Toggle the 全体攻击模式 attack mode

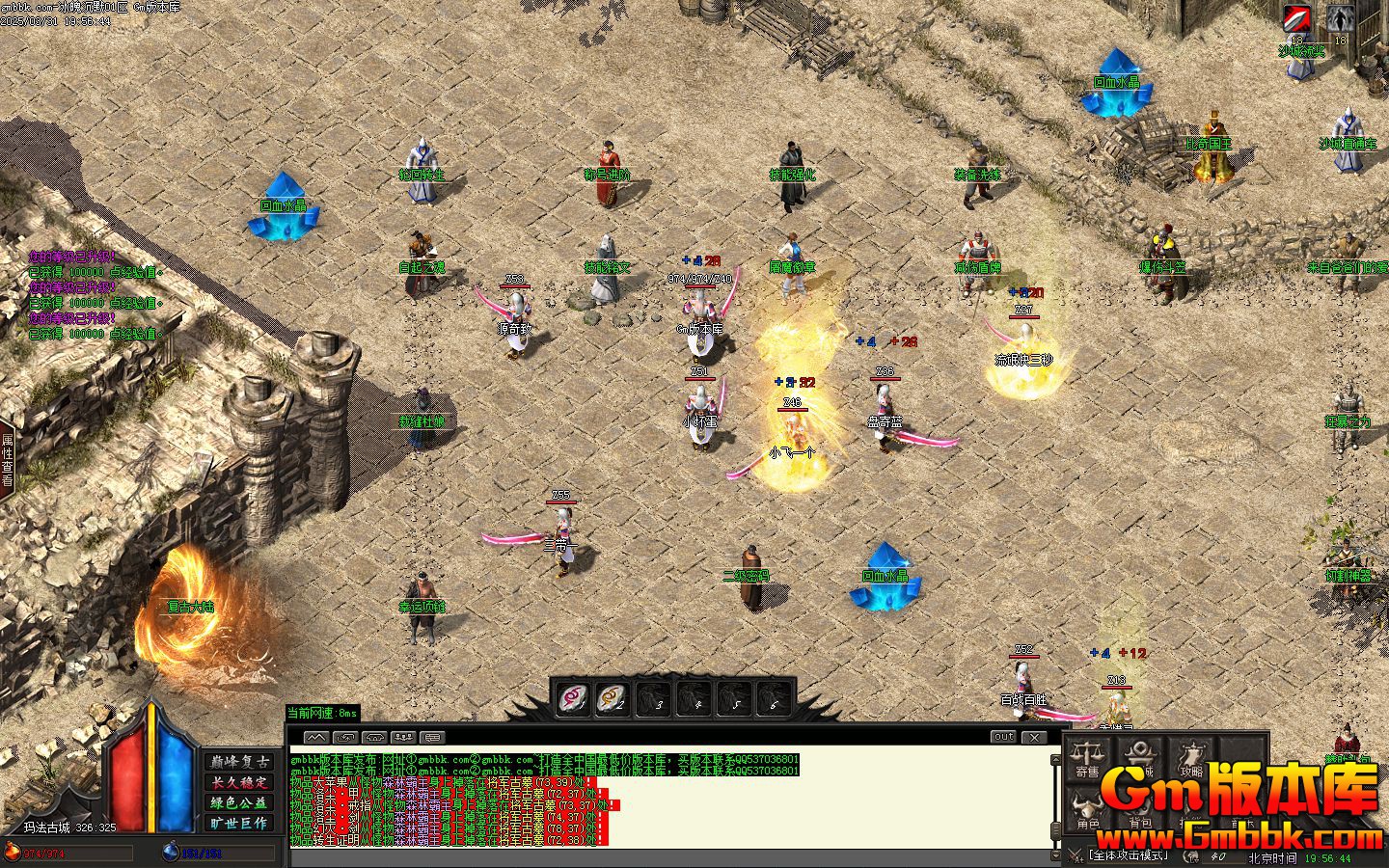coord(1127,855)
